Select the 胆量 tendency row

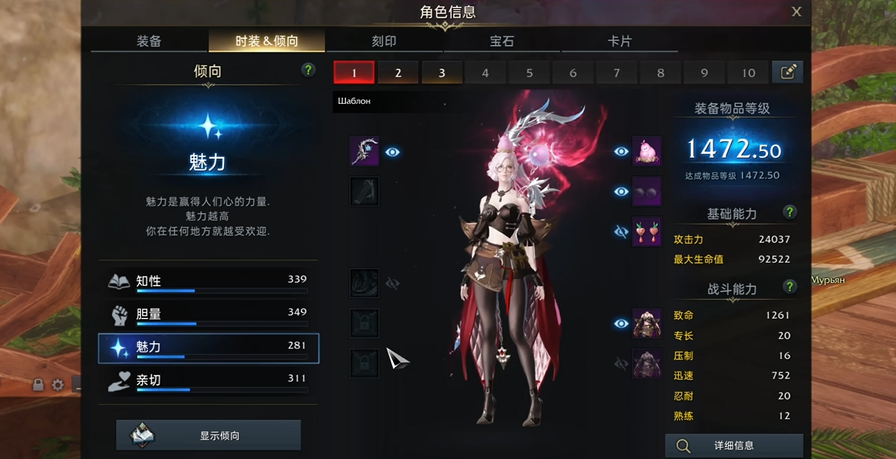(208, 314)
